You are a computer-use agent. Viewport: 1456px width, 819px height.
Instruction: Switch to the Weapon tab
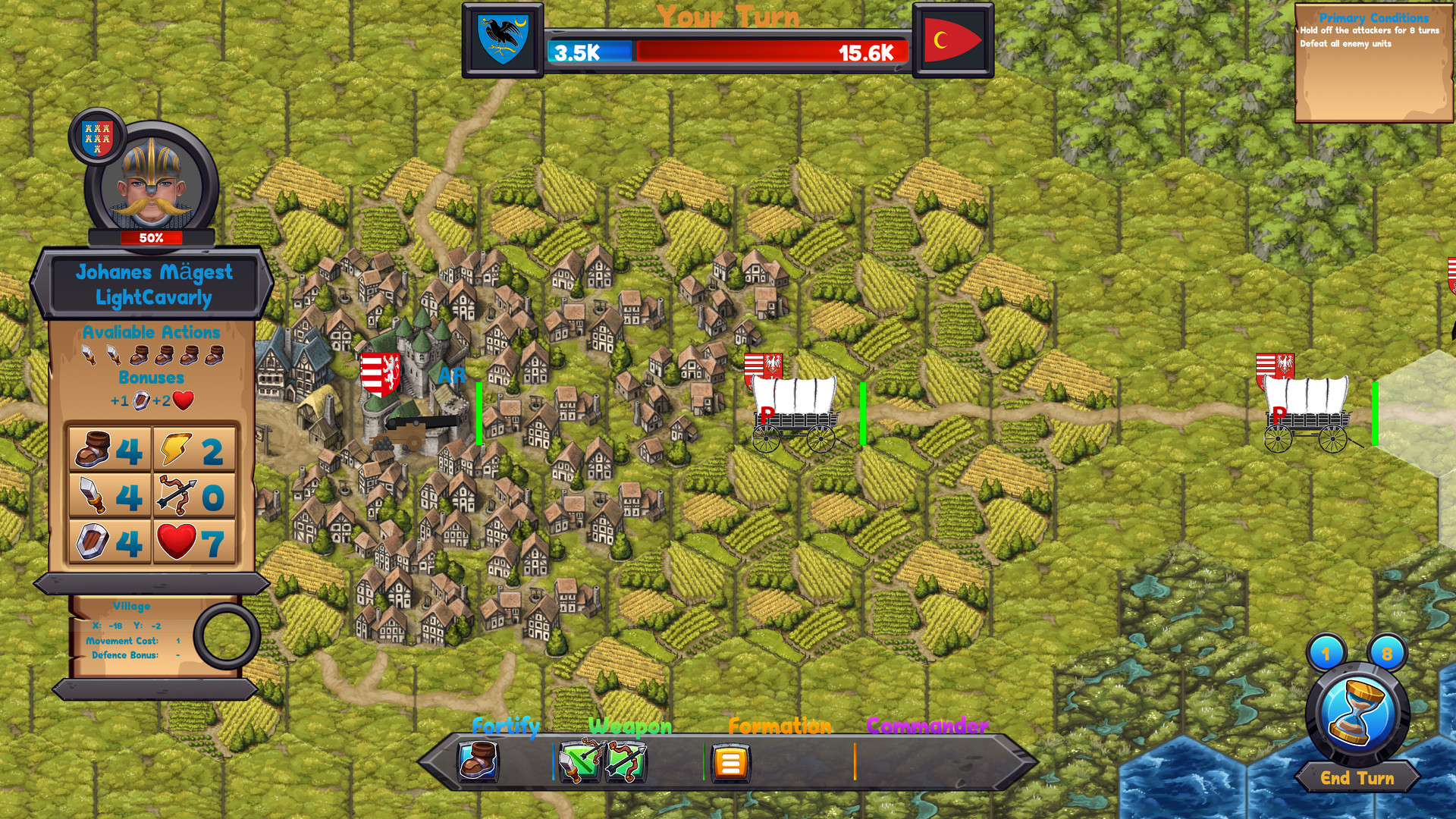(629, 726)
